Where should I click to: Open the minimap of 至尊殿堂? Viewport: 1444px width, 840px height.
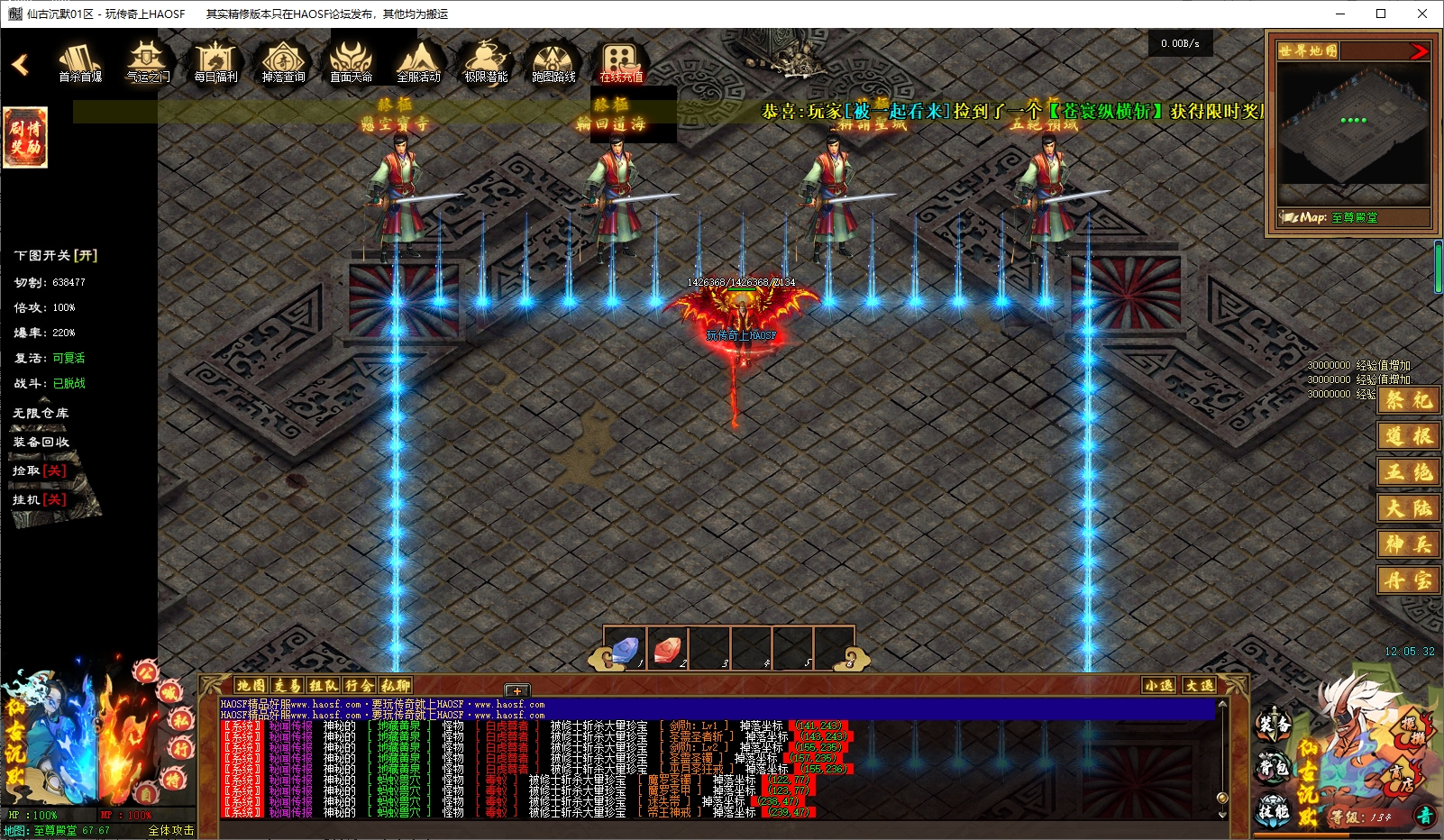pyautogui.click(x=1354, y=131)
